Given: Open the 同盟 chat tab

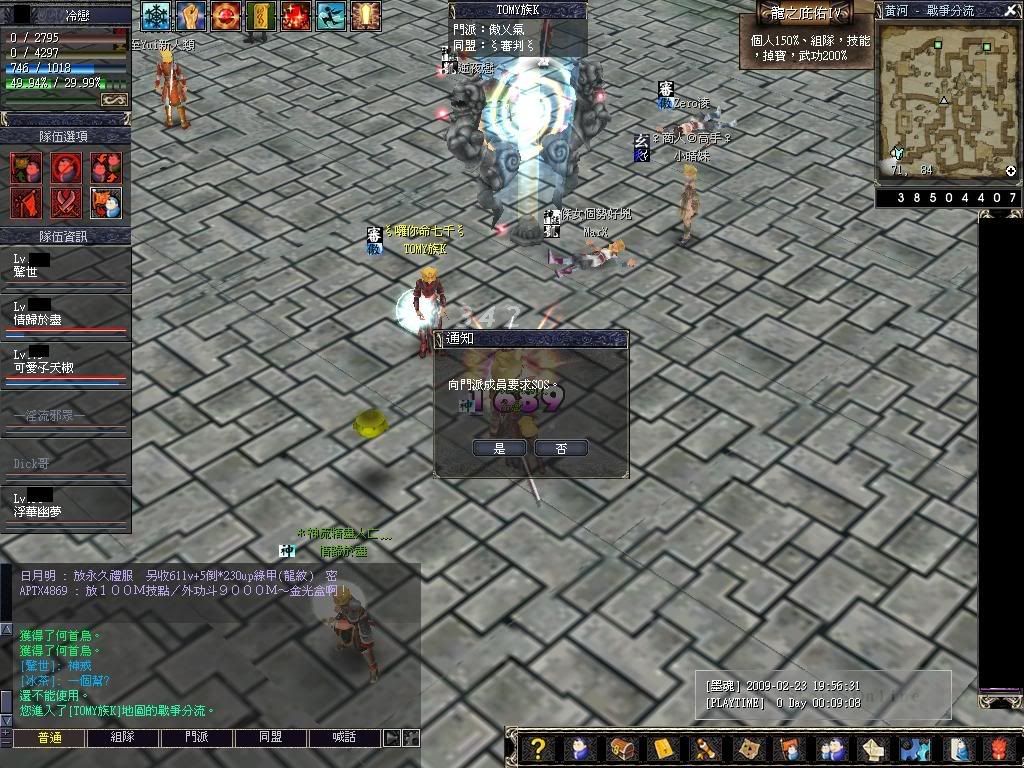Looking at the screenshot, I should pos(271,738).
